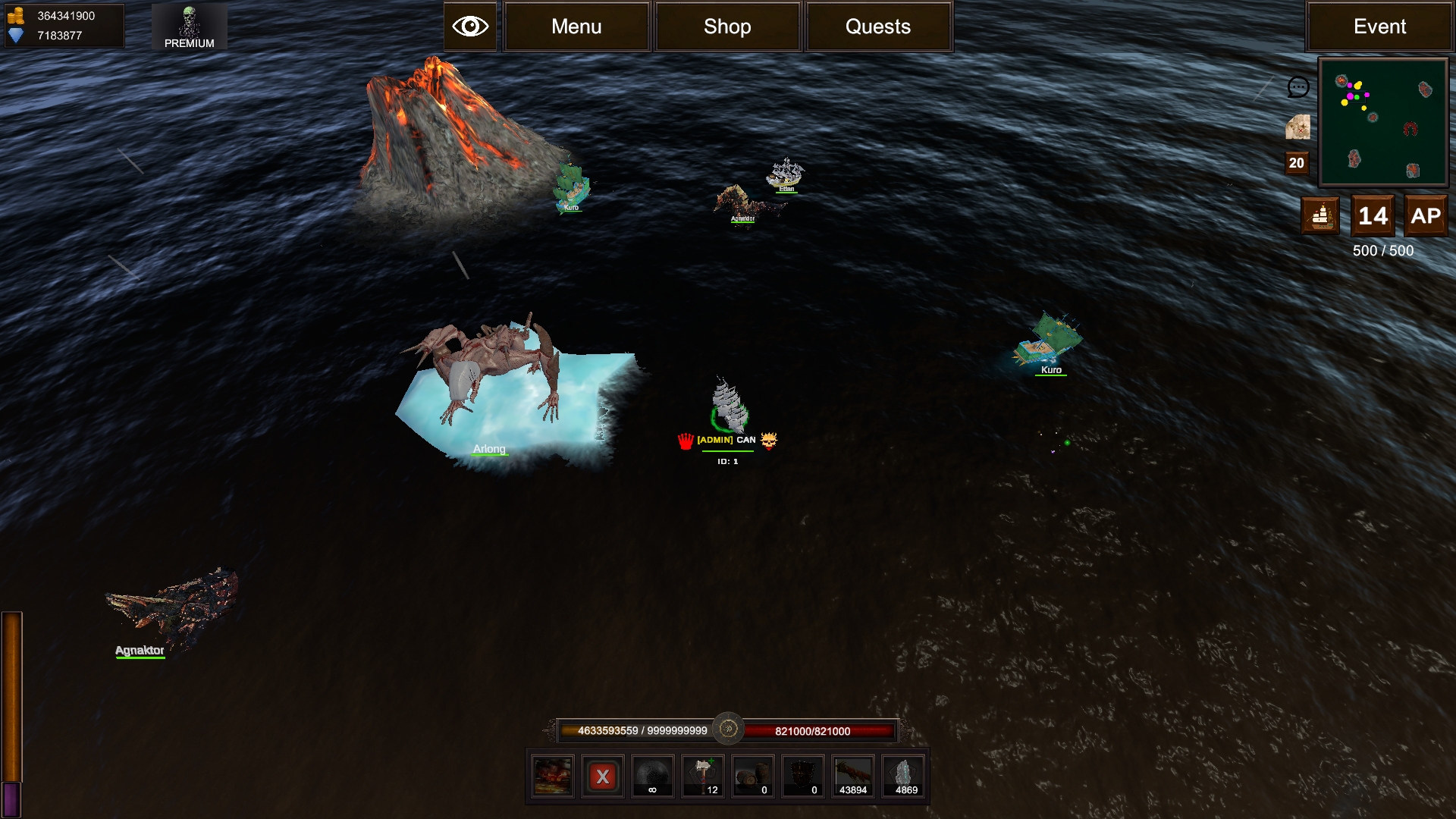Click the button labeled 20
This screenshot has height=819, width=1456.
[1297, 163]
